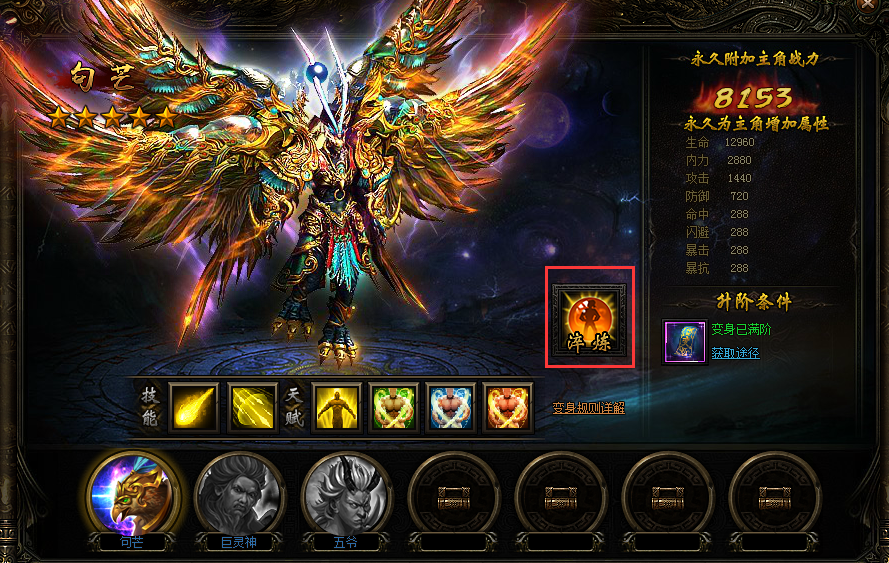
Task: Click the upgrade material card item icon
Action: coord(685,342)
